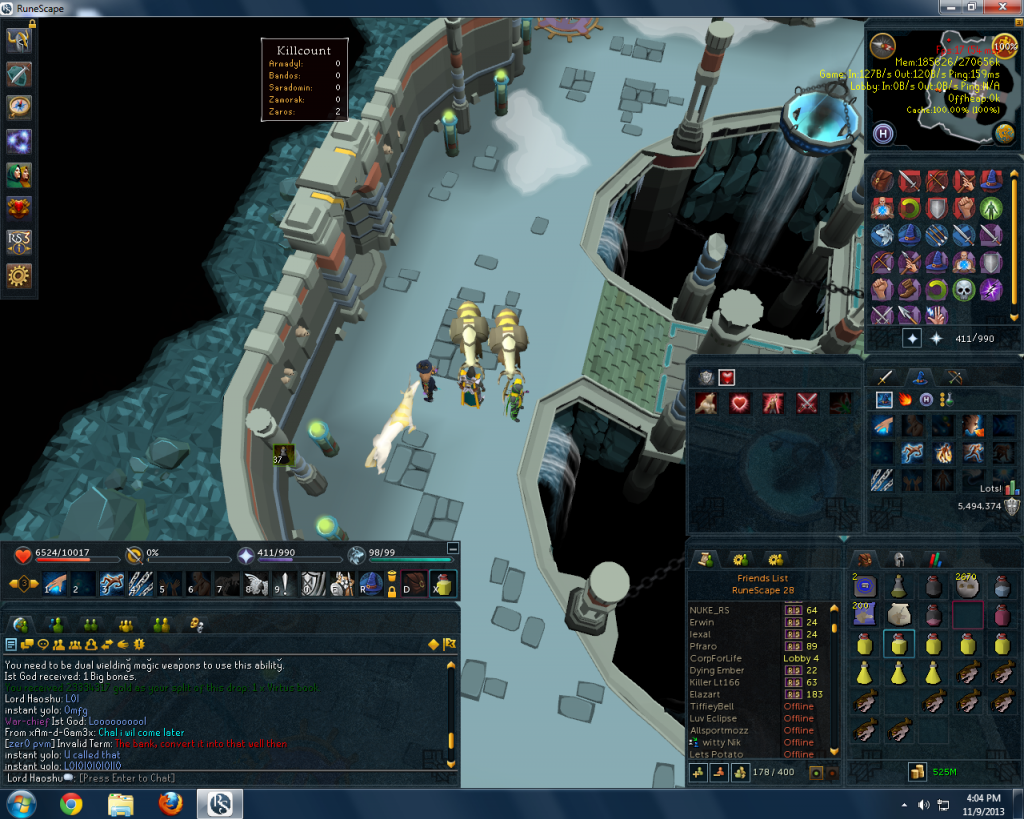1024x819 pixels.
Task: Activate the wizard hat ability in slot R
Action: click(372, 584)
